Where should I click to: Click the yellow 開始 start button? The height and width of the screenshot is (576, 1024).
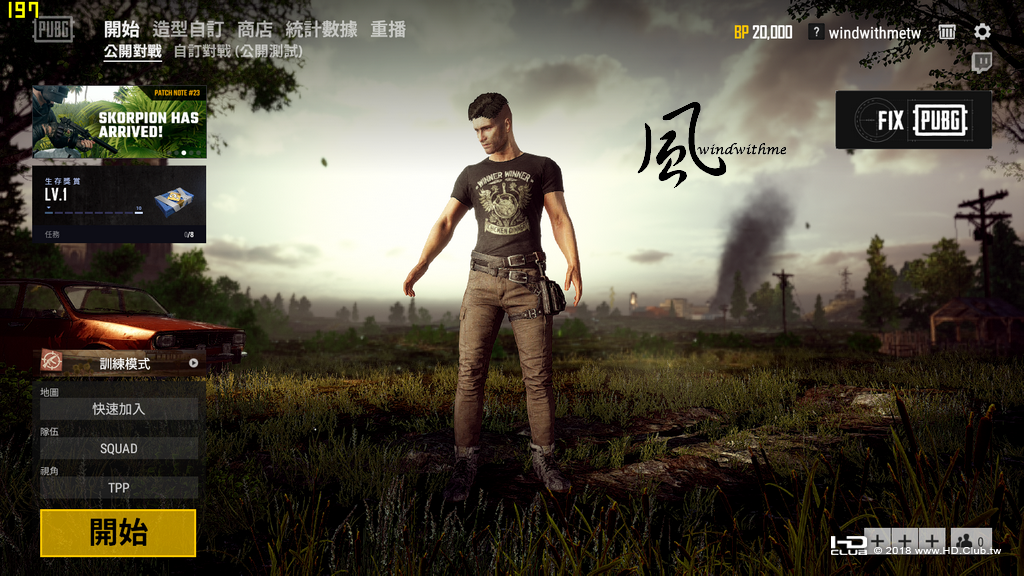(x=118, y=533)
